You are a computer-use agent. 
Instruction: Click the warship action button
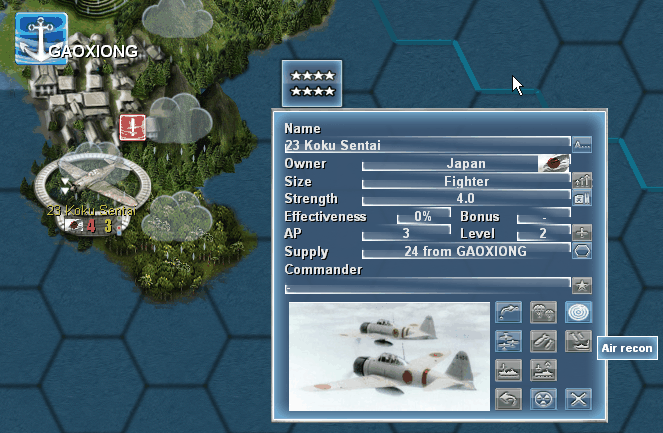(508, 370)
